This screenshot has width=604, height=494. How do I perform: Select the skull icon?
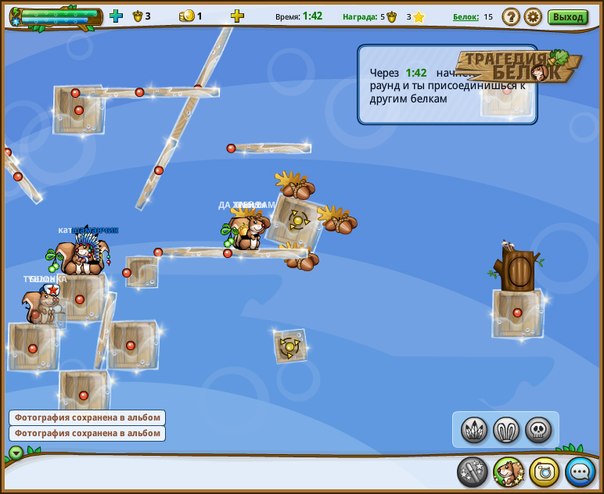[538, 430]
